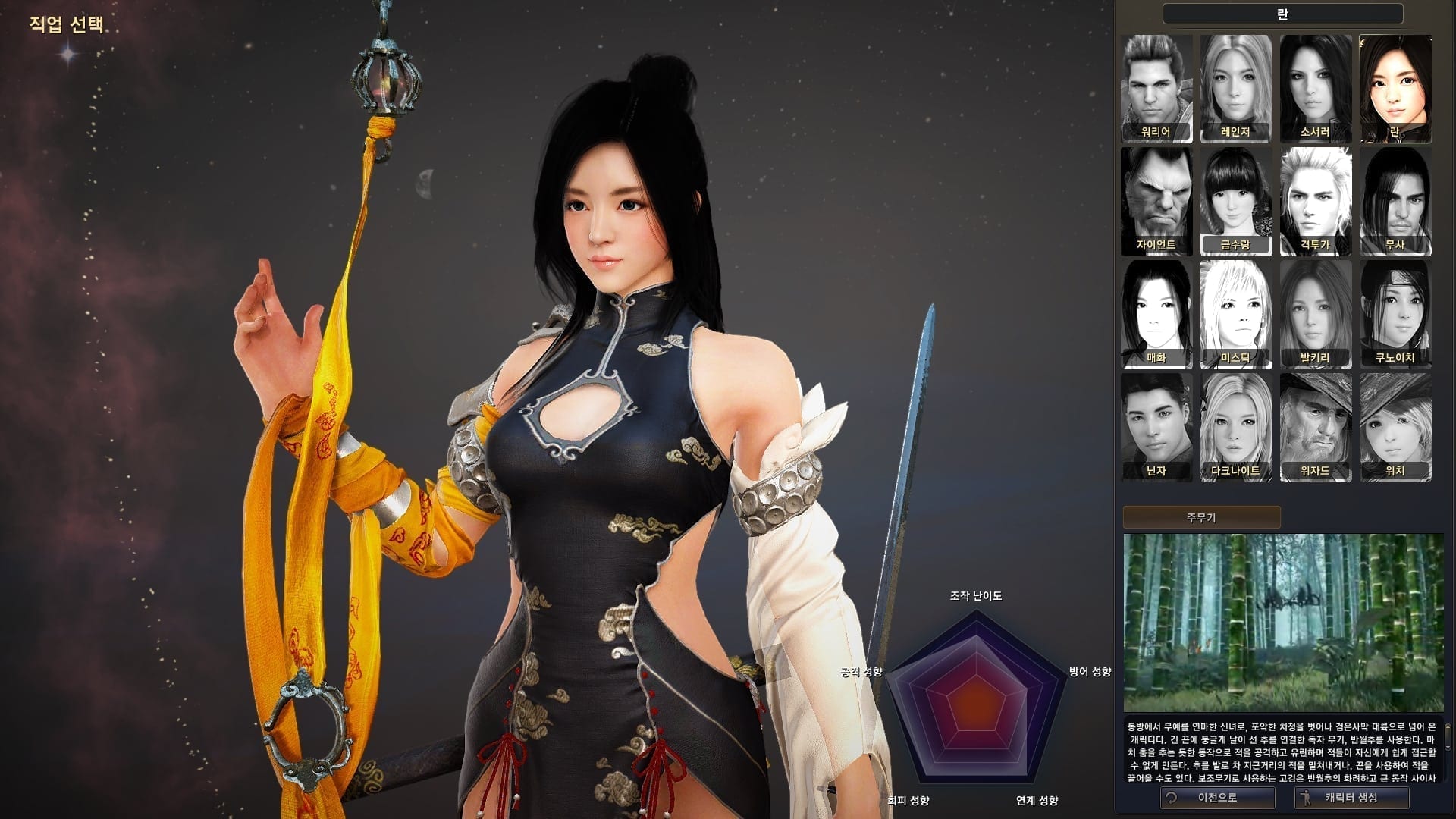
Task: Choose the 미스틱 class portrait
Action: coord(1236,314)
